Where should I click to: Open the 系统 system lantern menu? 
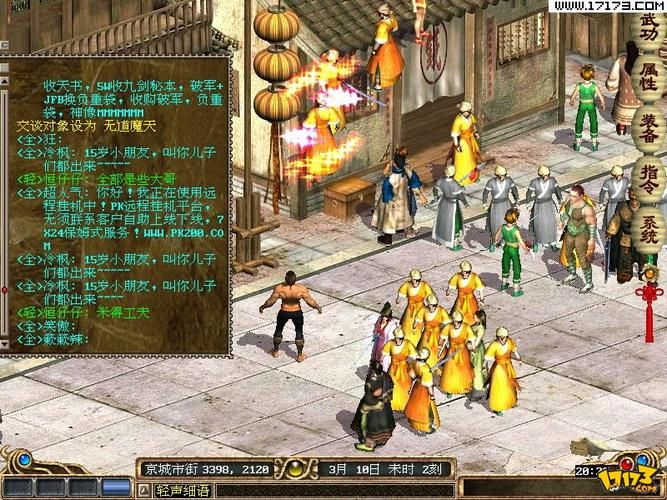coord(648,226)
